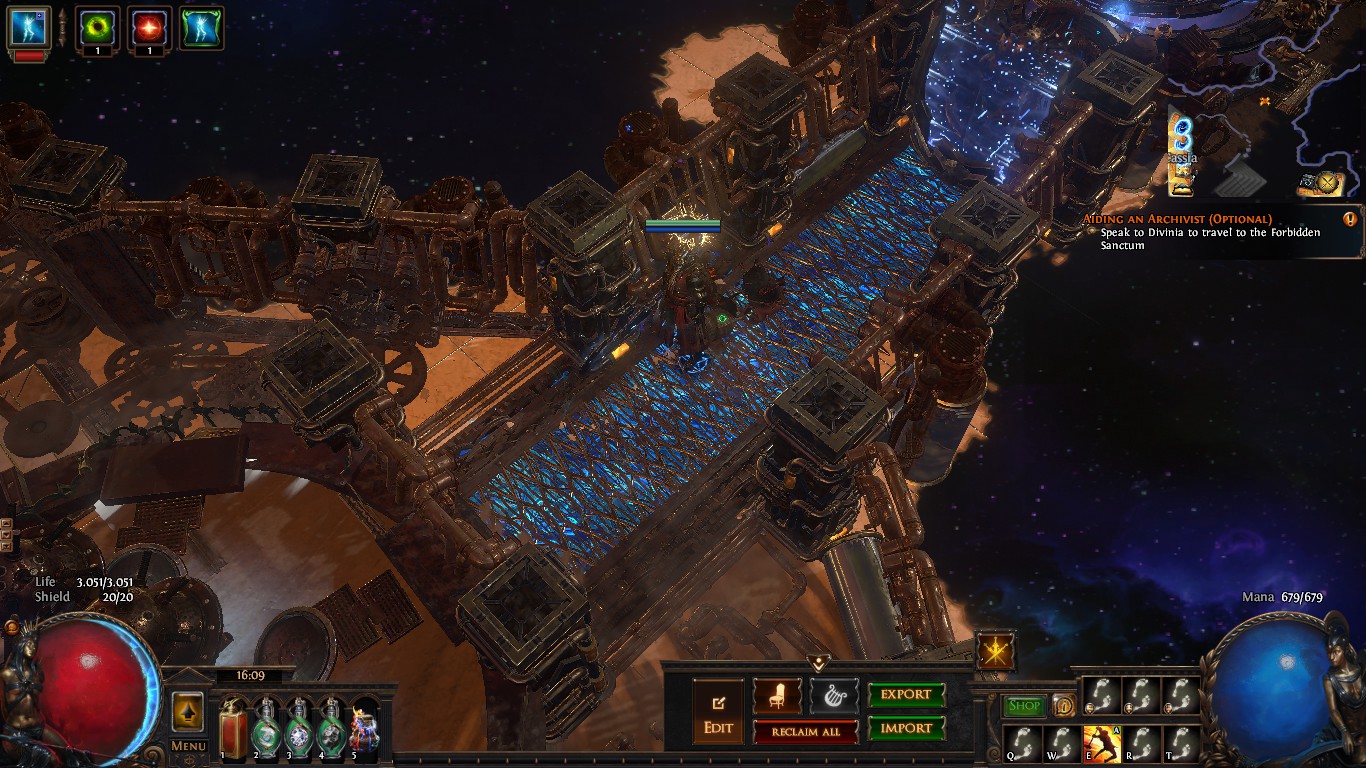Screen dimensions: 1366x768
Task: Open the Aiding an Archivist quest tracker
Action: point(1177,219)
